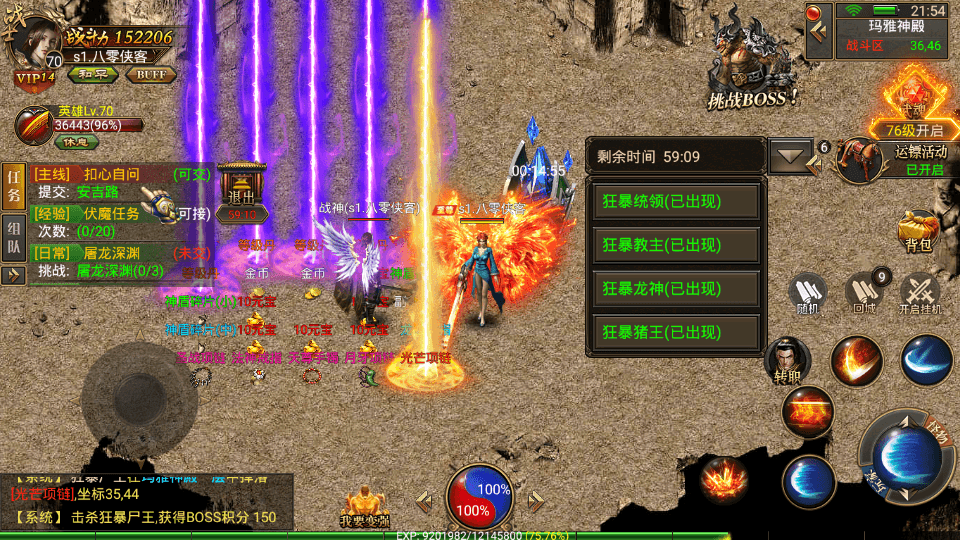Collapse the boss list with the down arrow
The height and width of the screenshot is (540, 960).
pos(791,156)
